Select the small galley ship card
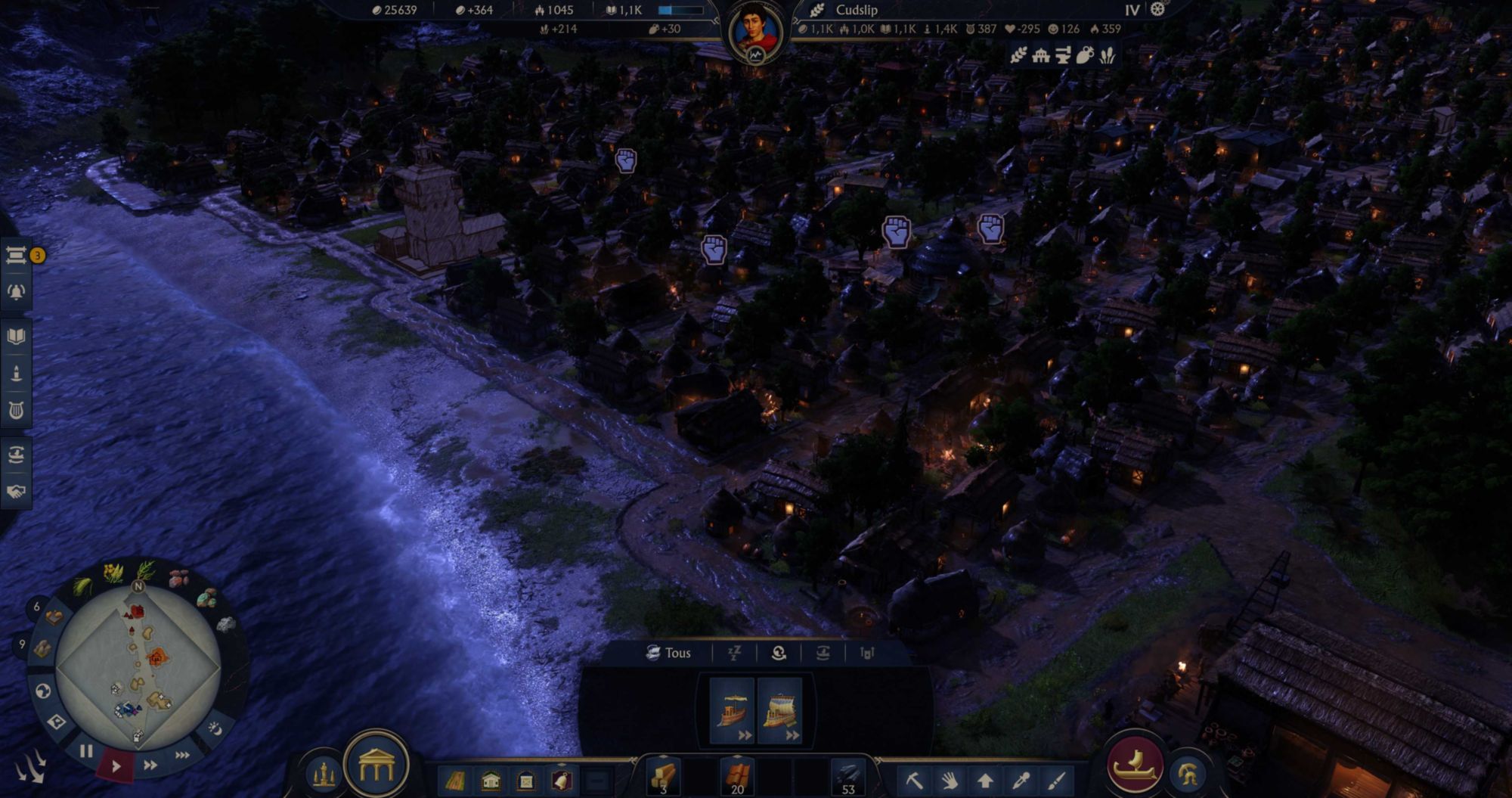This screenshot has width=1512, height=798. click(x=732, y=711)
